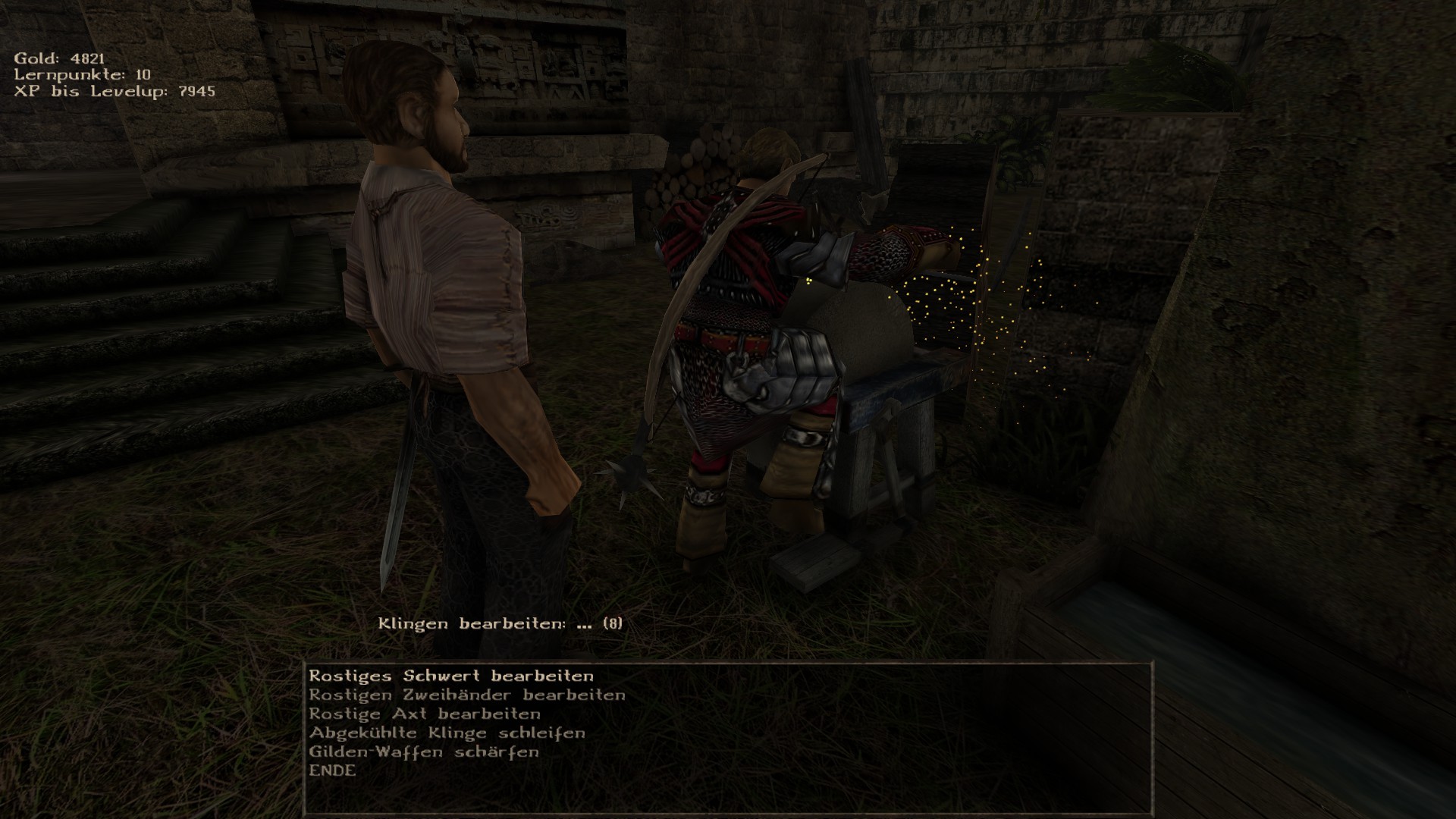Click ENDE to exit the dialogue
Viewport: 1456px width, 819px height.
332,770
